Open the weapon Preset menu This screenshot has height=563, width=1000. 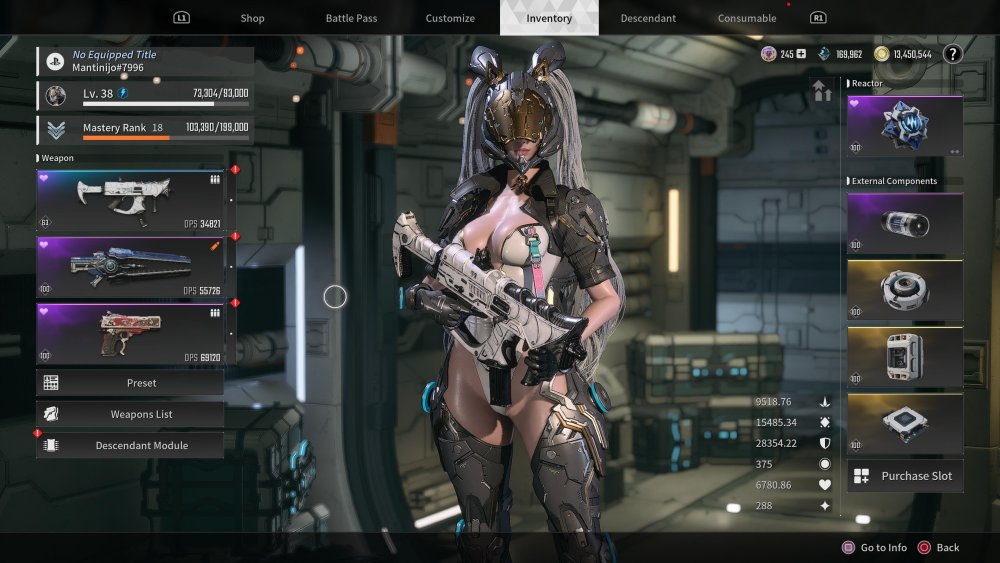(x=131, y=383)
